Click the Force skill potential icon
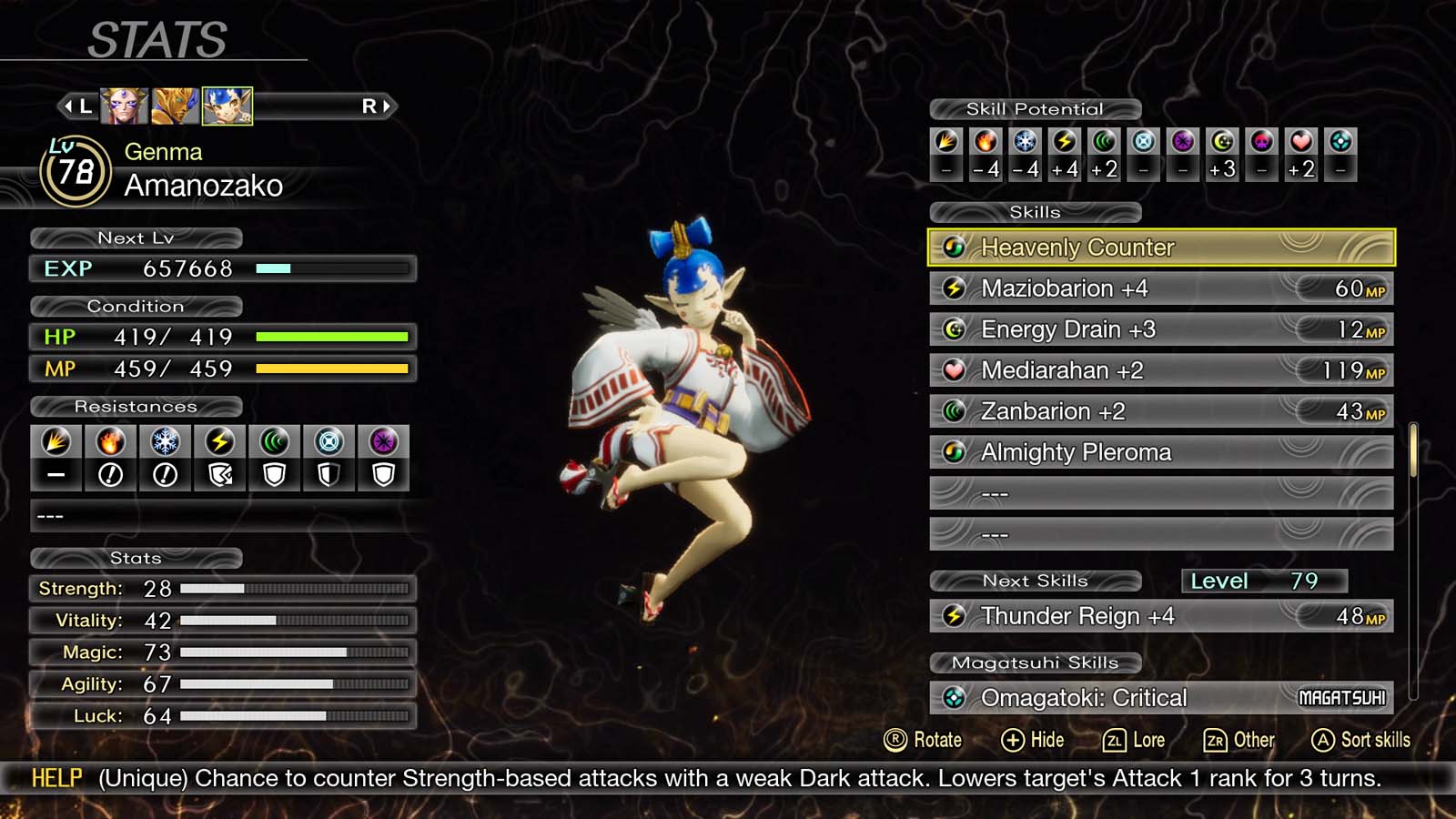The width and height of the screenshot is (1456, 819). [x=1104, y=142]
